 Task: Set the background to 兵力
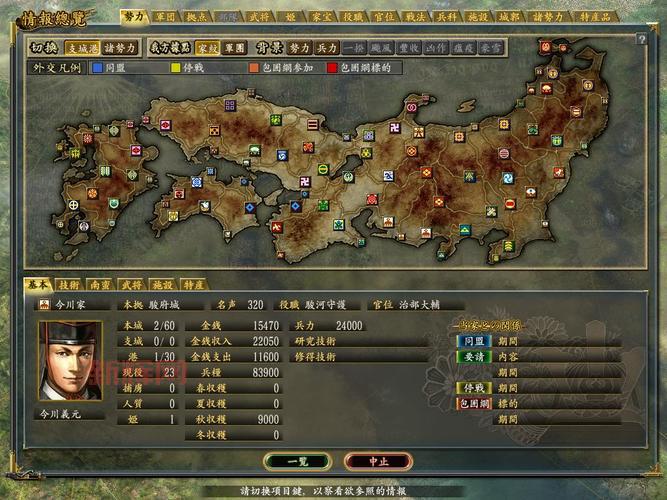coord(327,47)
